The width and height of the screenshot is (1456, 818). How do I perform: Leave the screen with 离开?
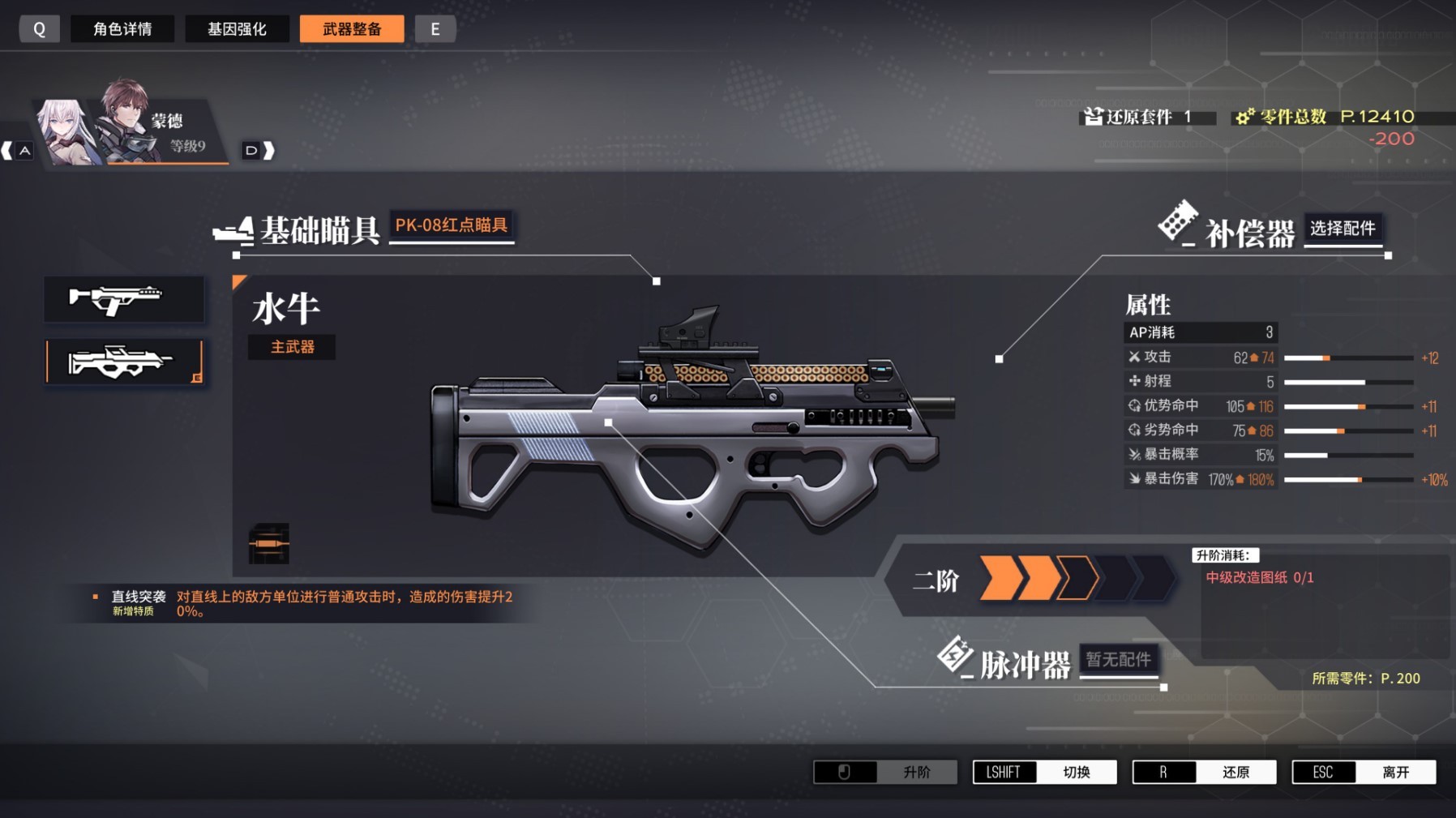click(x=1364, y=772)
